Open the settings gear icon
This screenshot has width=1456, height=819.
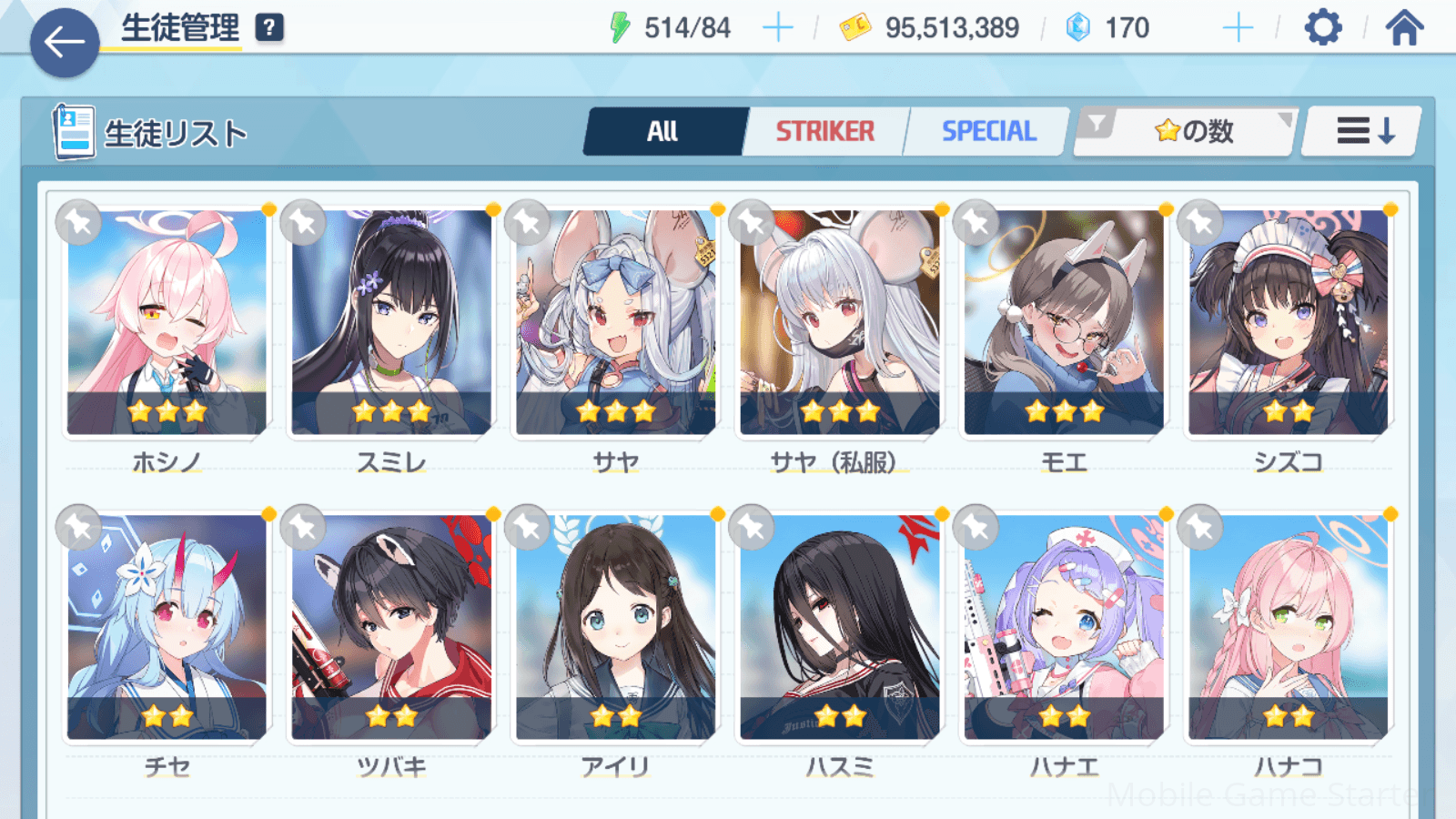click(1322, 28)
